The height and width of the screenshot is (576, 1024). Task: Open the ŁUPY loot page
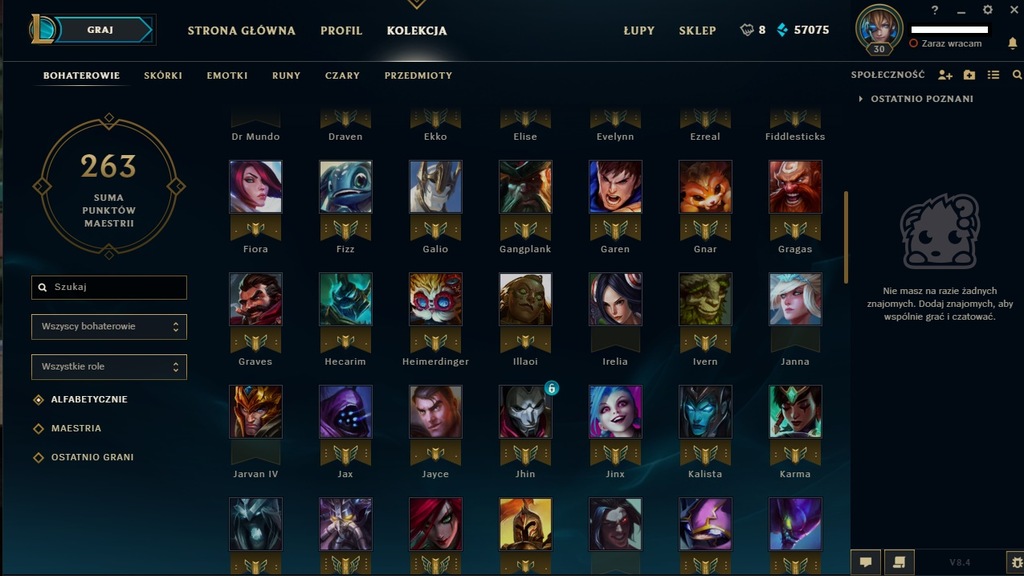click(639, 30)
